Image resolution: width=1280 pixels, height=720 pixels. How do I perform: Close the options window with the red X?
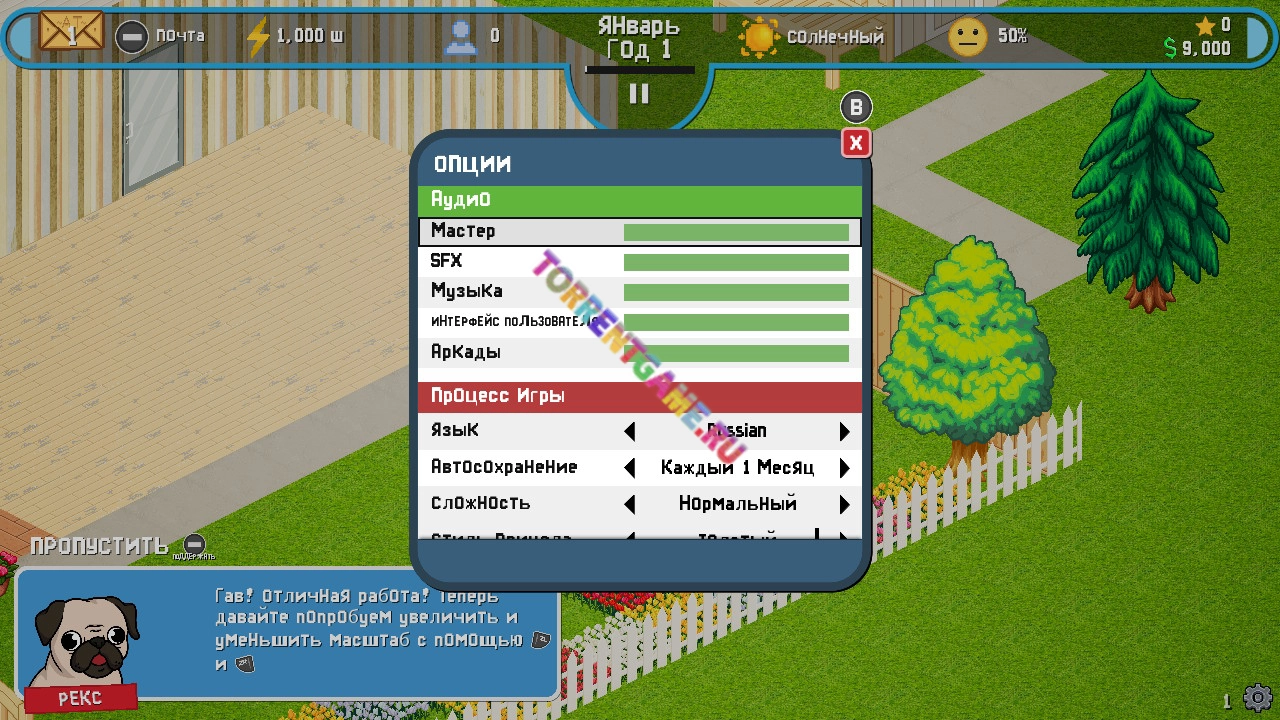pos(855,144)
